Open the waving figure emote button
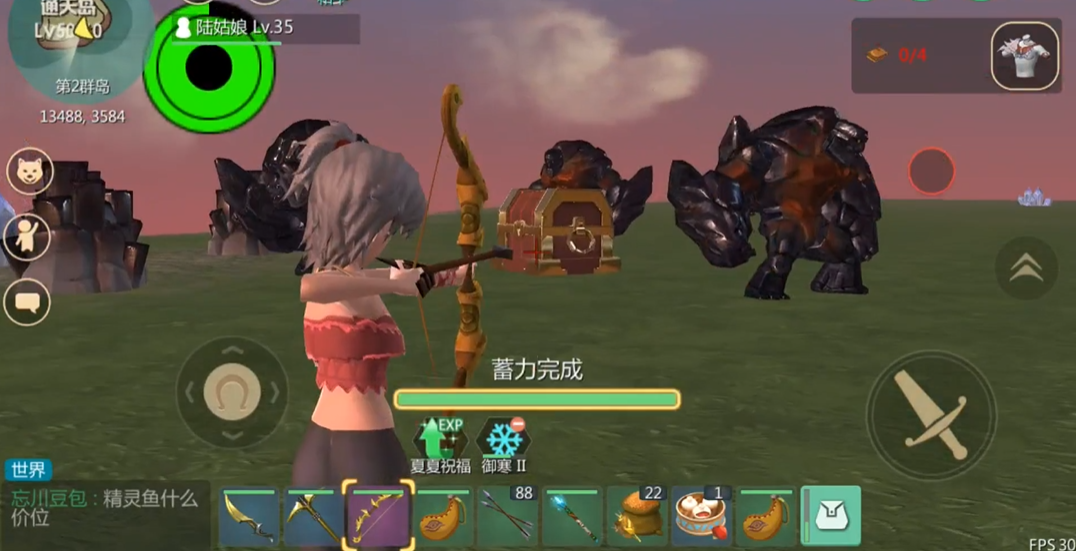1076x551 pixels. 28,238
